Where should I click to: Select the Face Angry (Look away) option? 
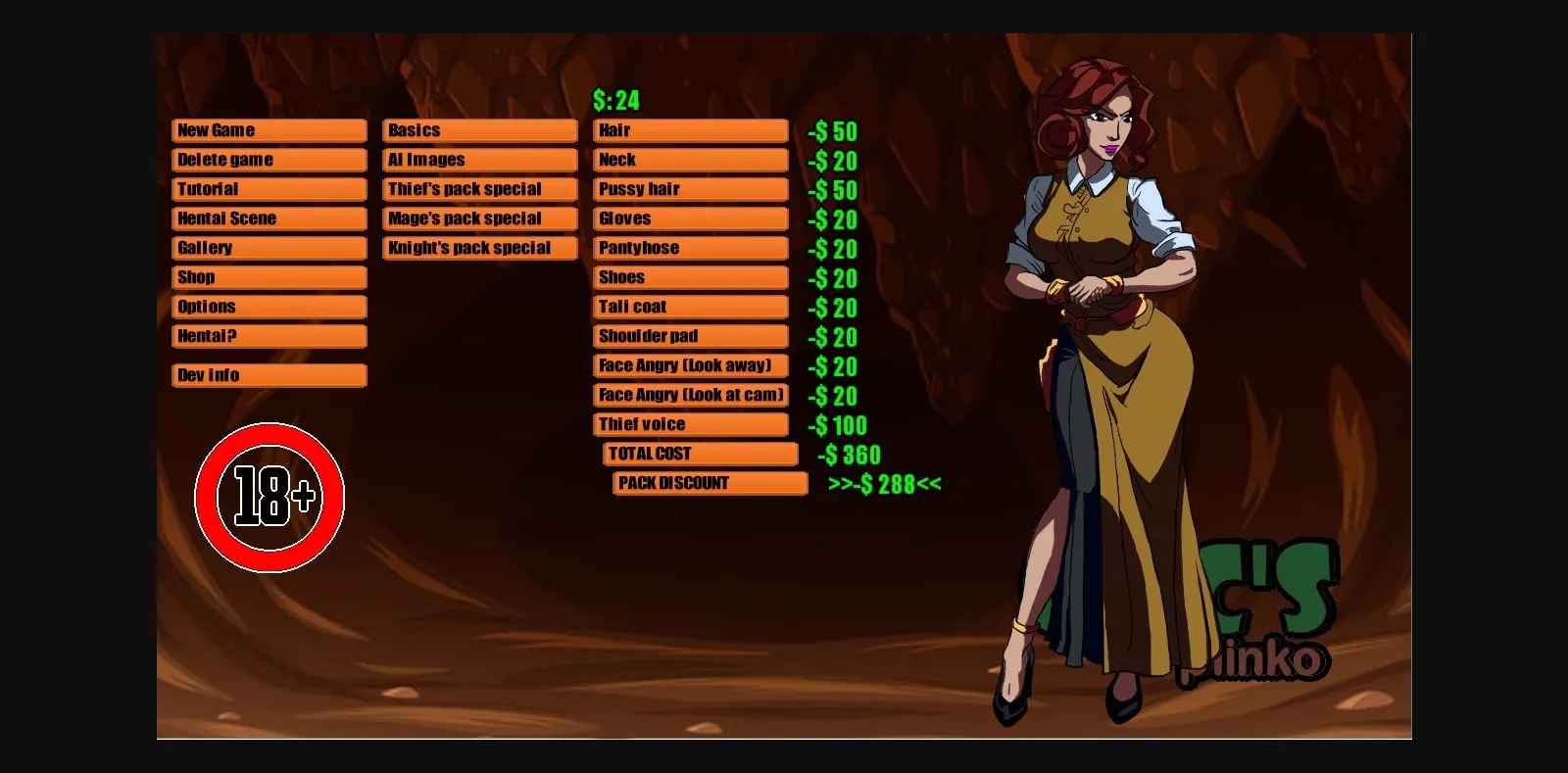(690, 364)
